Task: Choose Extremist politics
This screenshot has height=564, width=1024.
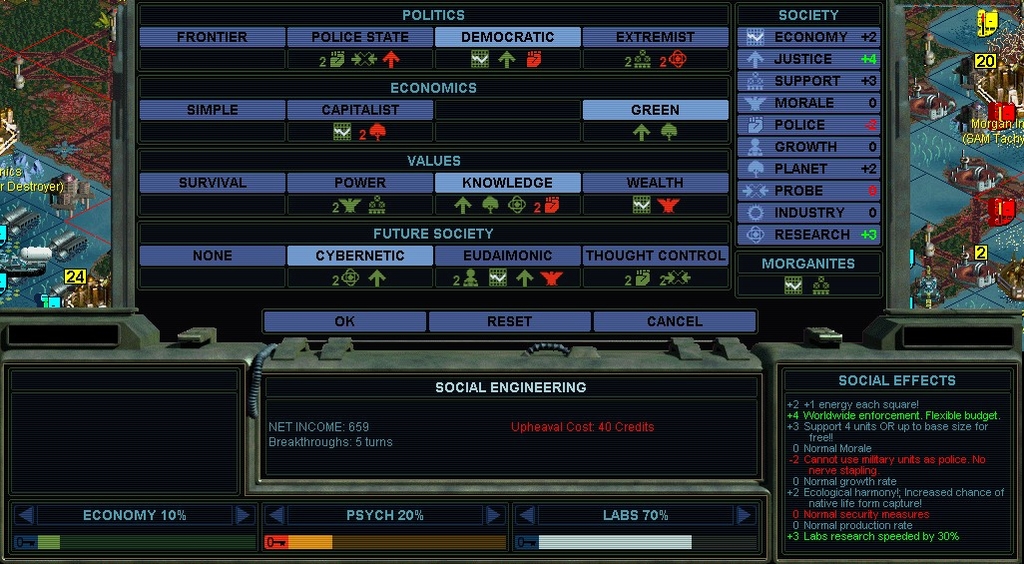Action: point(655,37)
